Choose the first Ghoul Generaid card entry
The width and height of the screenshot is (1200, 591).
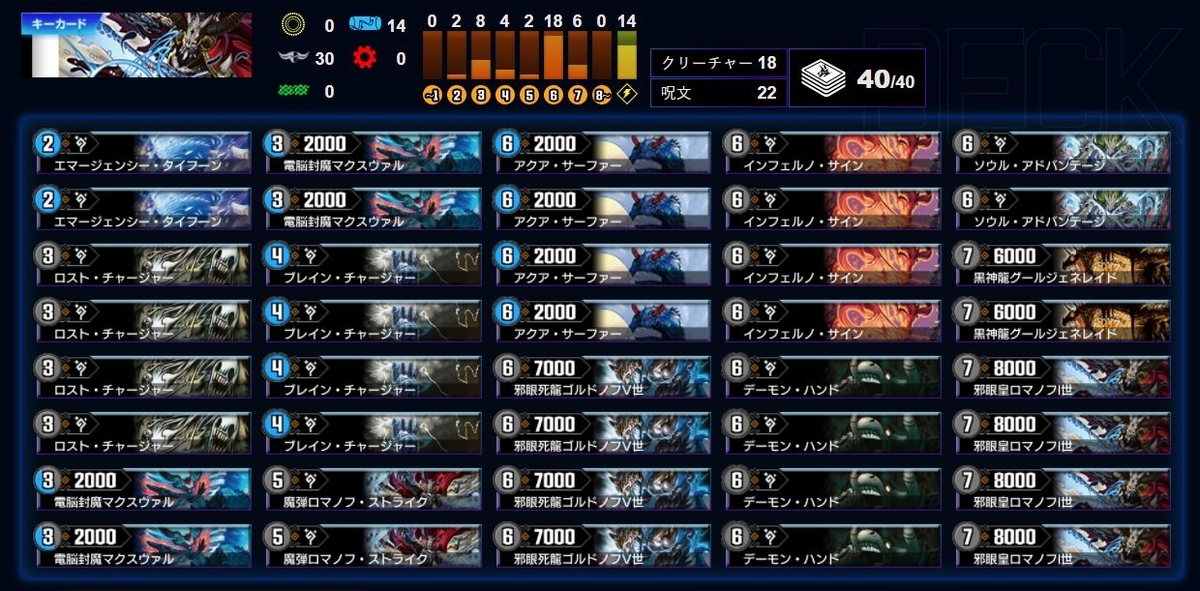(x=1061, y=264)
